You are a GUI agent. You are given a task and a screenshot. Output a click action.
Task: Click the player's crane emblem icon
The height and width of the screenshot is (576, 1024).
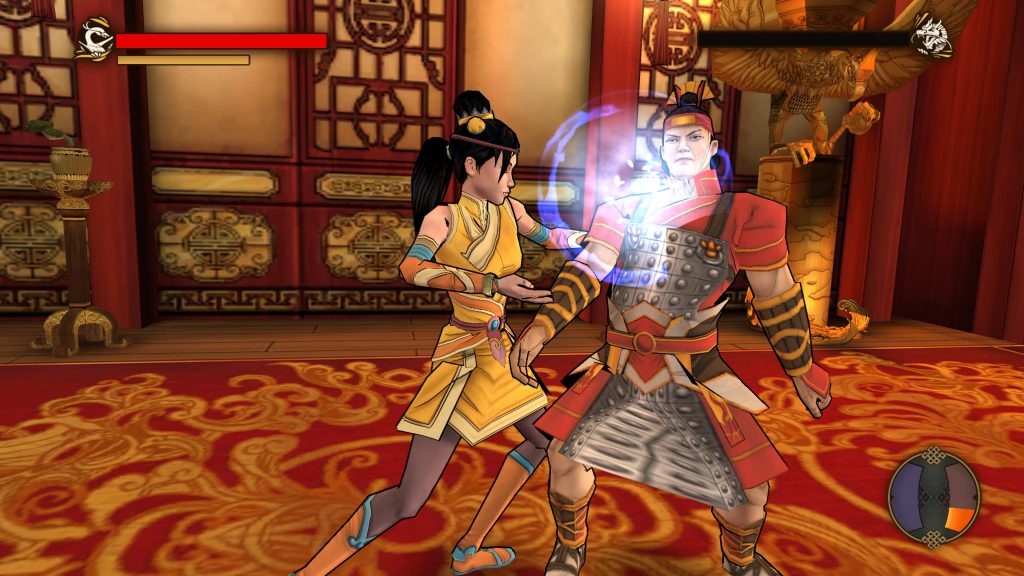point(93,38)
